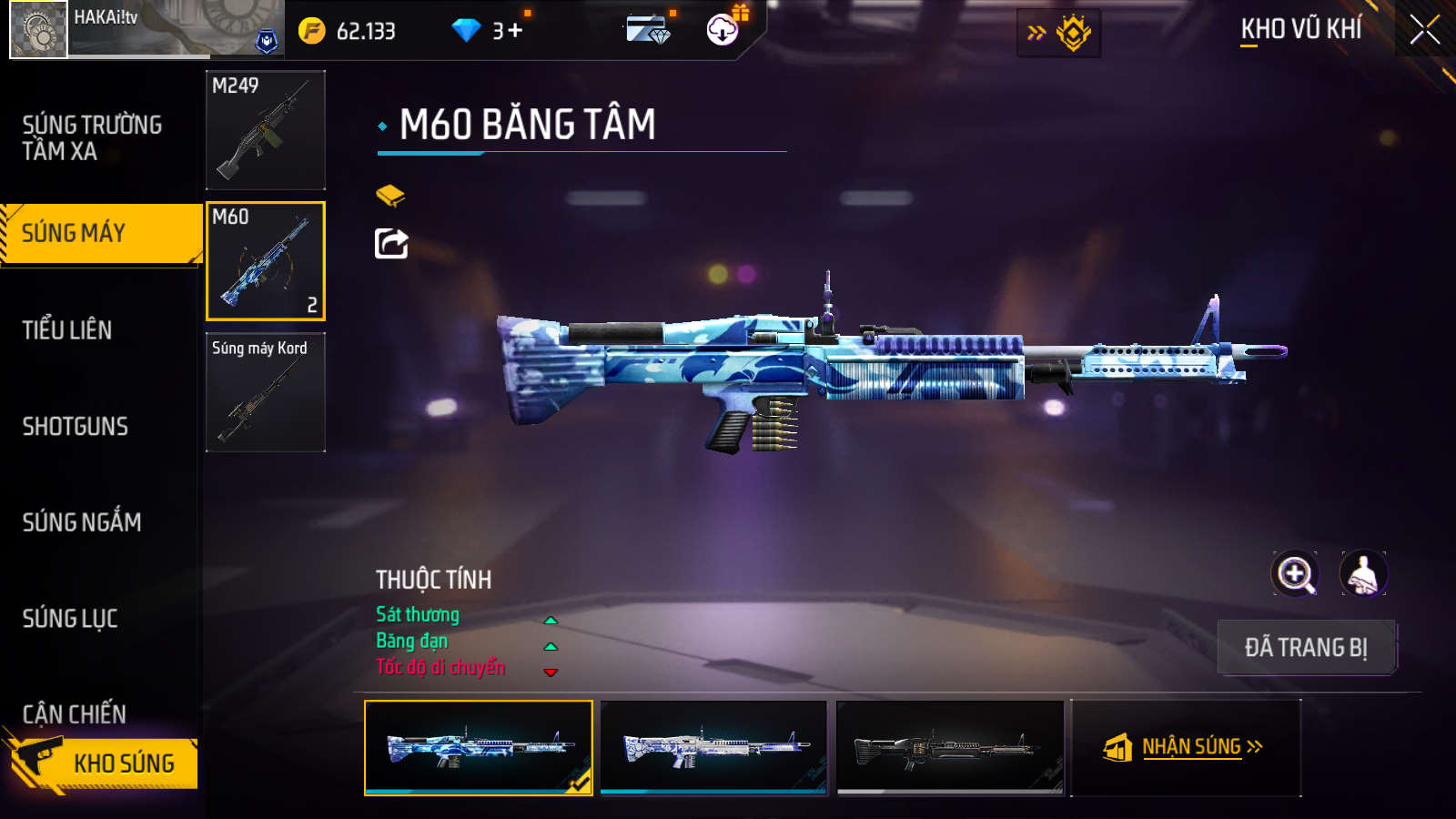Screen dimensions: 1456x819
Task: Select the M60 weapon tile
Action: click(266, 261)
